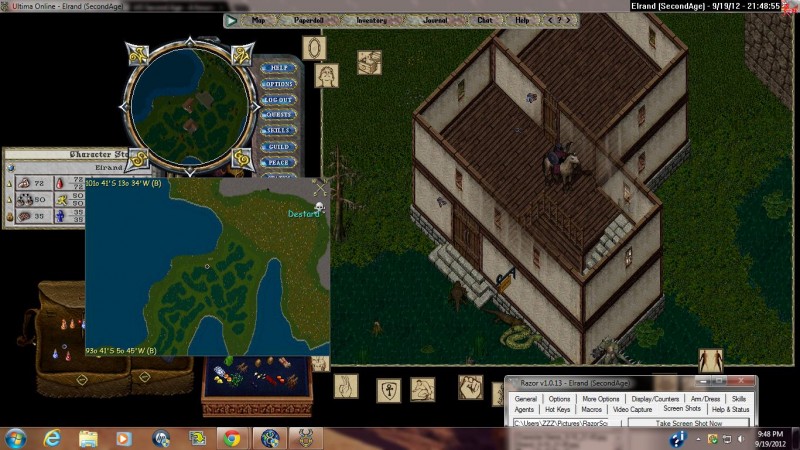
Task: Open the QUESTS button
Action: pyautogui.click(x=279, y=115)
